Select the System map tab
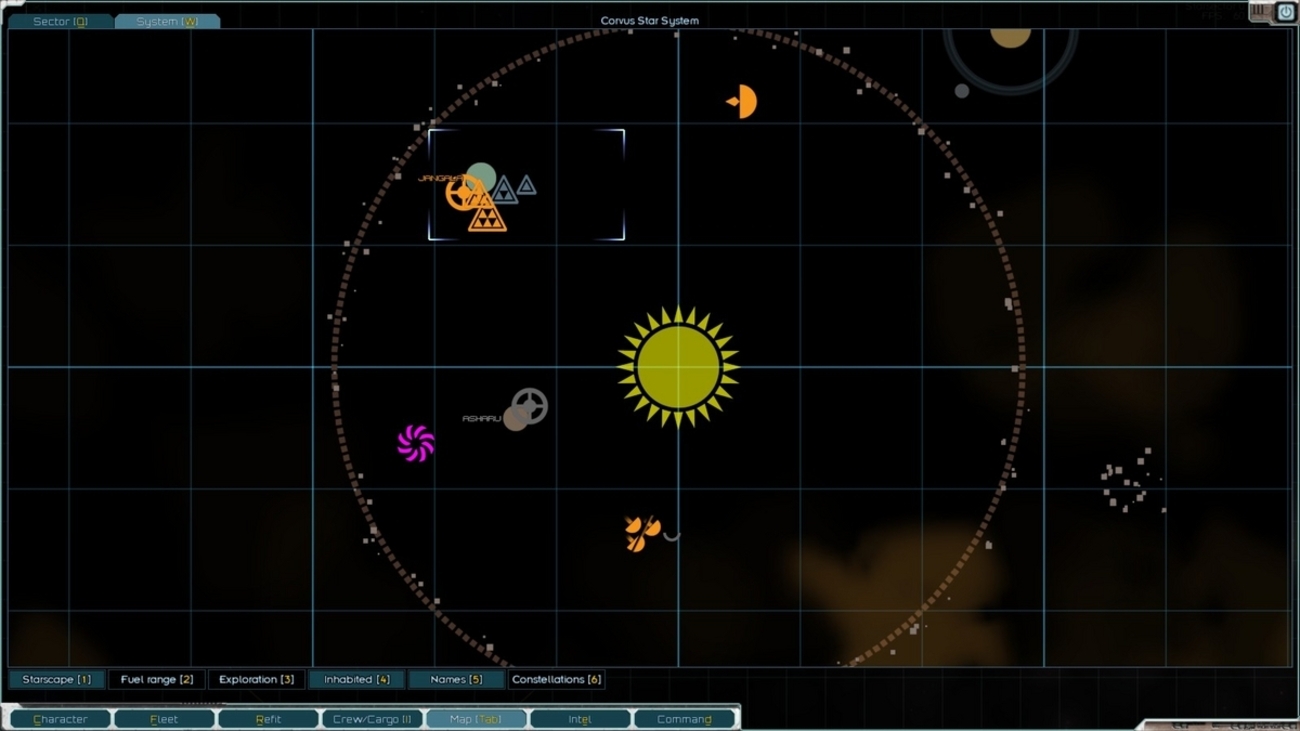Viewport: 1300px width, 731px height. 167,21
